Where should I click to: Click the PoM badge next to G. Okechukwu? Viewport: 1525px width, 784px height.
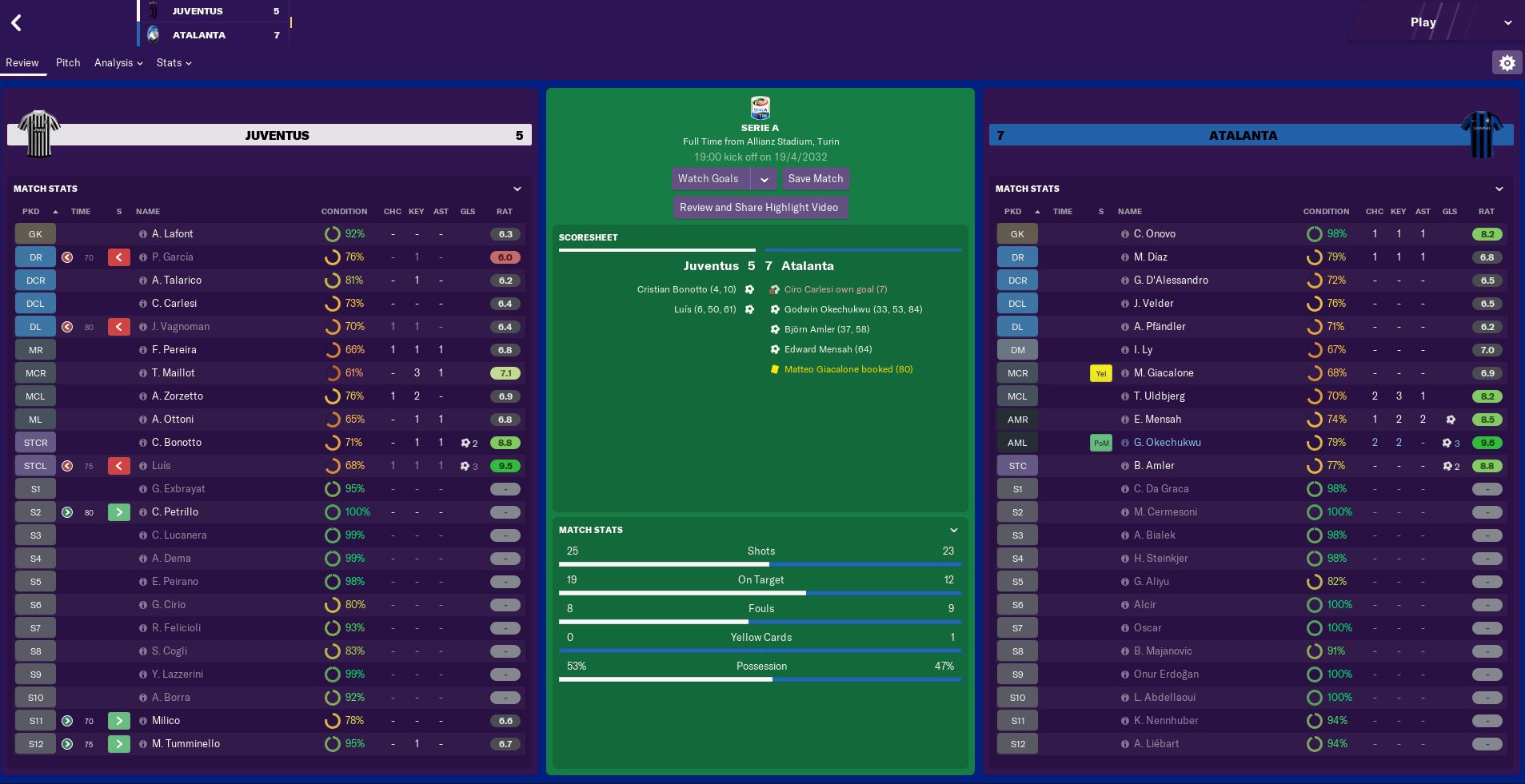pyautogui.click(x=1100, y=442)
